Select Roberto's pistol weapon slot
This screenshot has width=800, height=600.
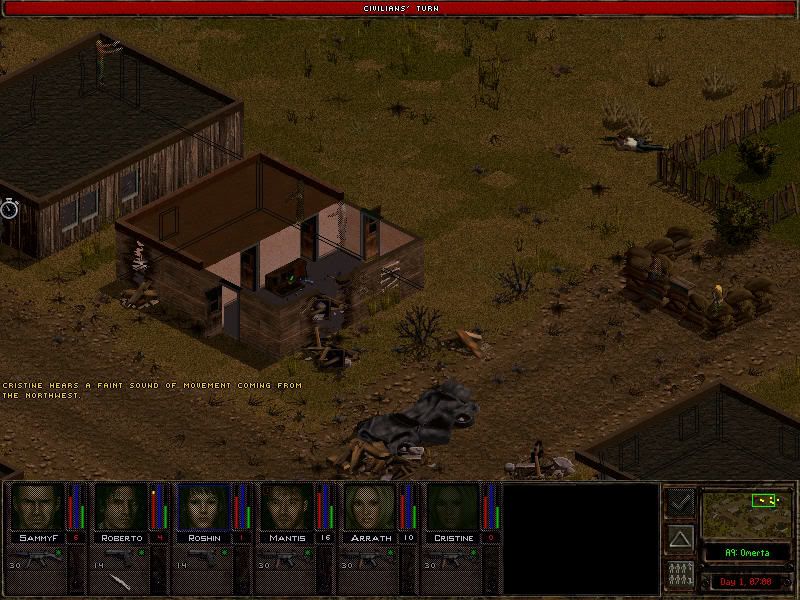120,556
